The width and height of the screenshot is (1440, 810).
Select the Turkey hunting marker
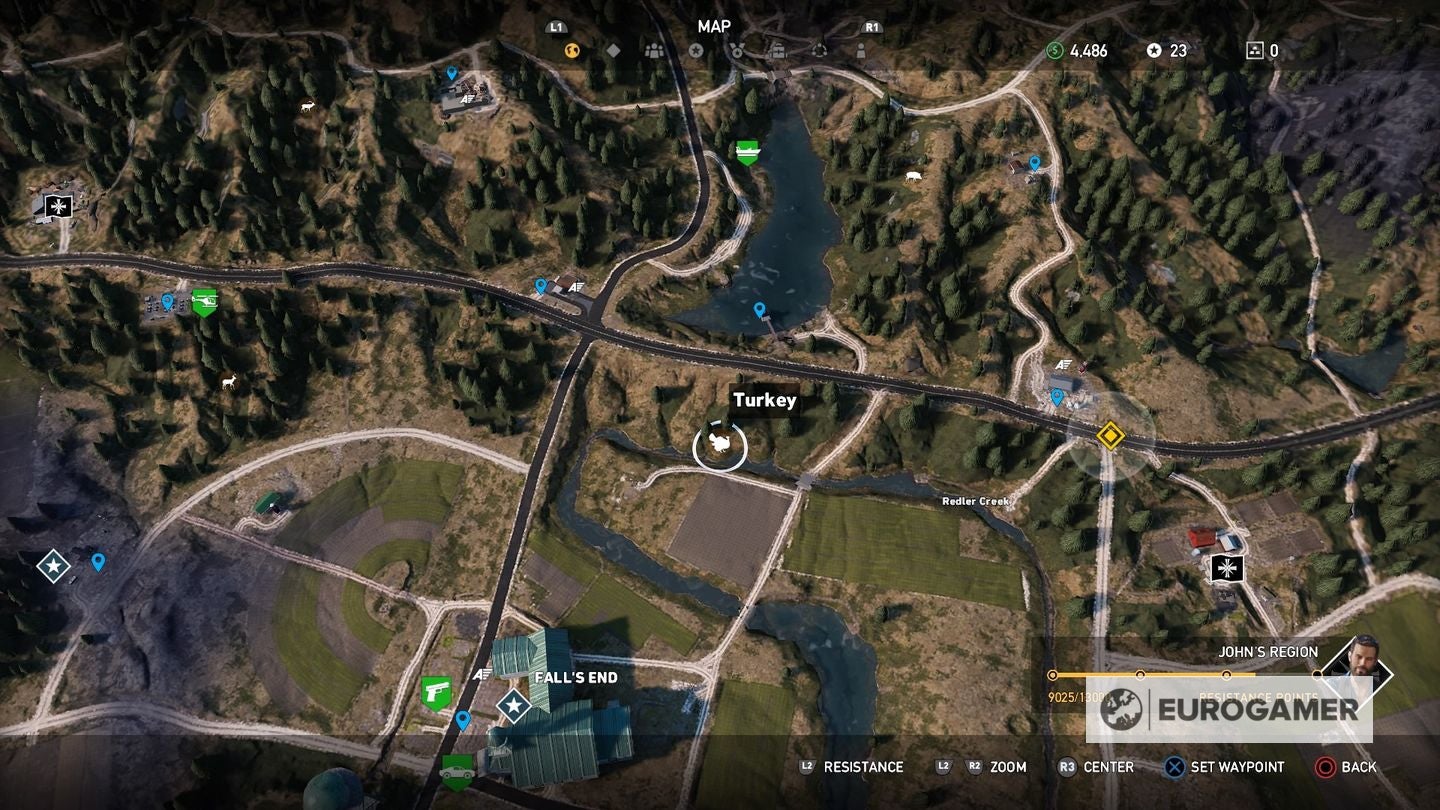click(x=720, y=443)
